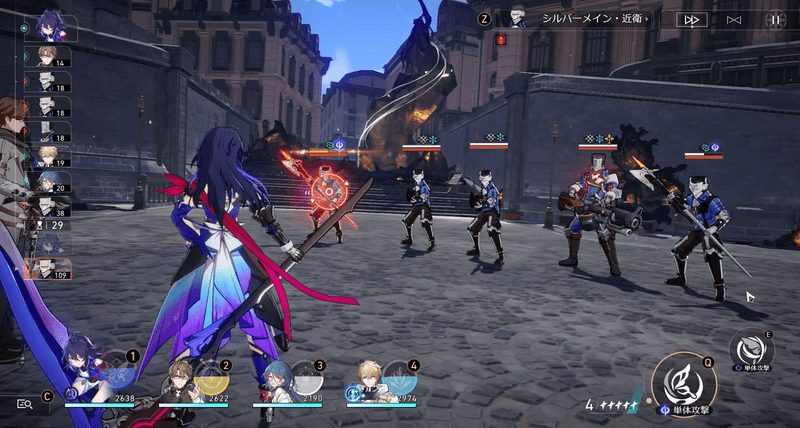Open the battle details magnifier icon
Image resolution: width=800 pixels, height=428 pixels.
[25, 403]
